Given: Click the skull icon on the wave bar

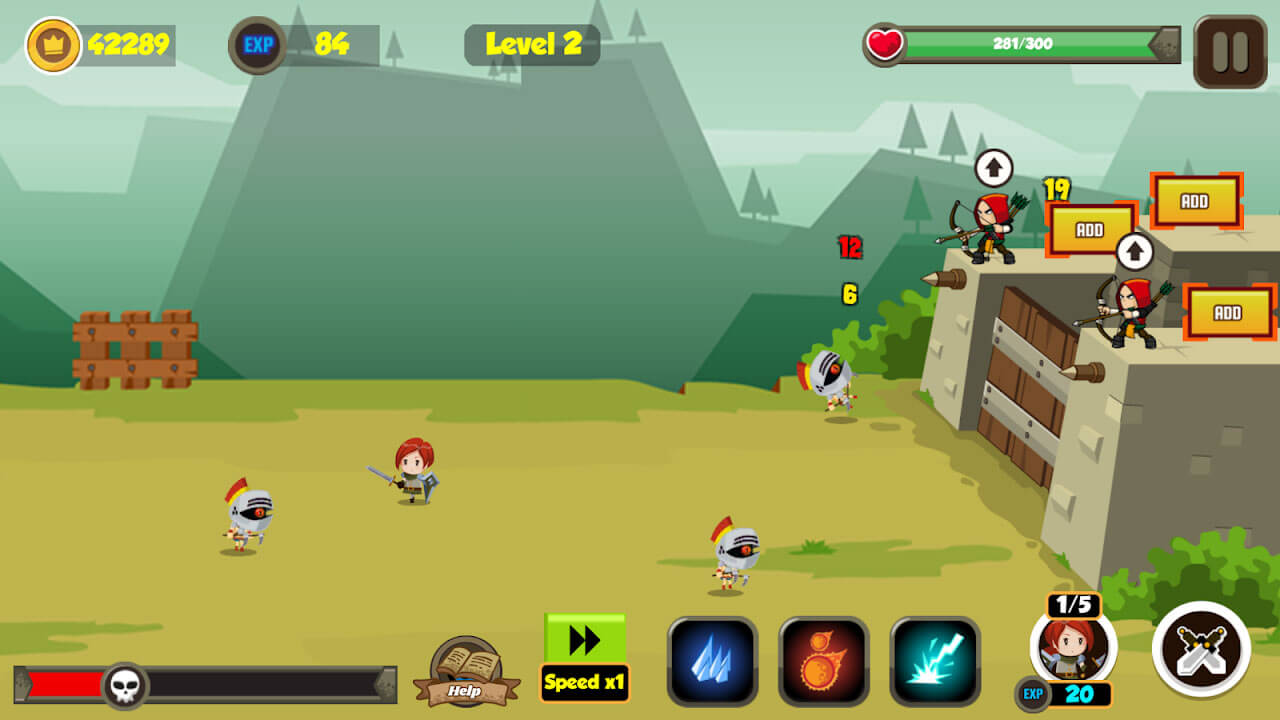Looking at the screenshot, I should click(x=125, y=683).
